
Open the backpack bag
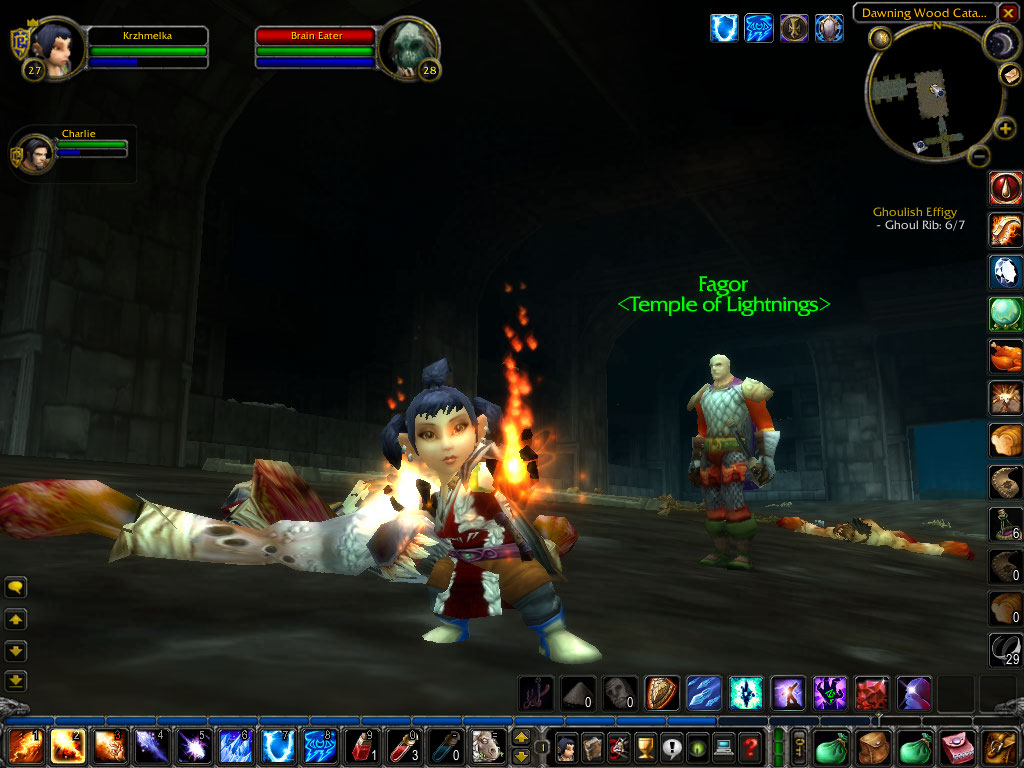[1000, 746]
